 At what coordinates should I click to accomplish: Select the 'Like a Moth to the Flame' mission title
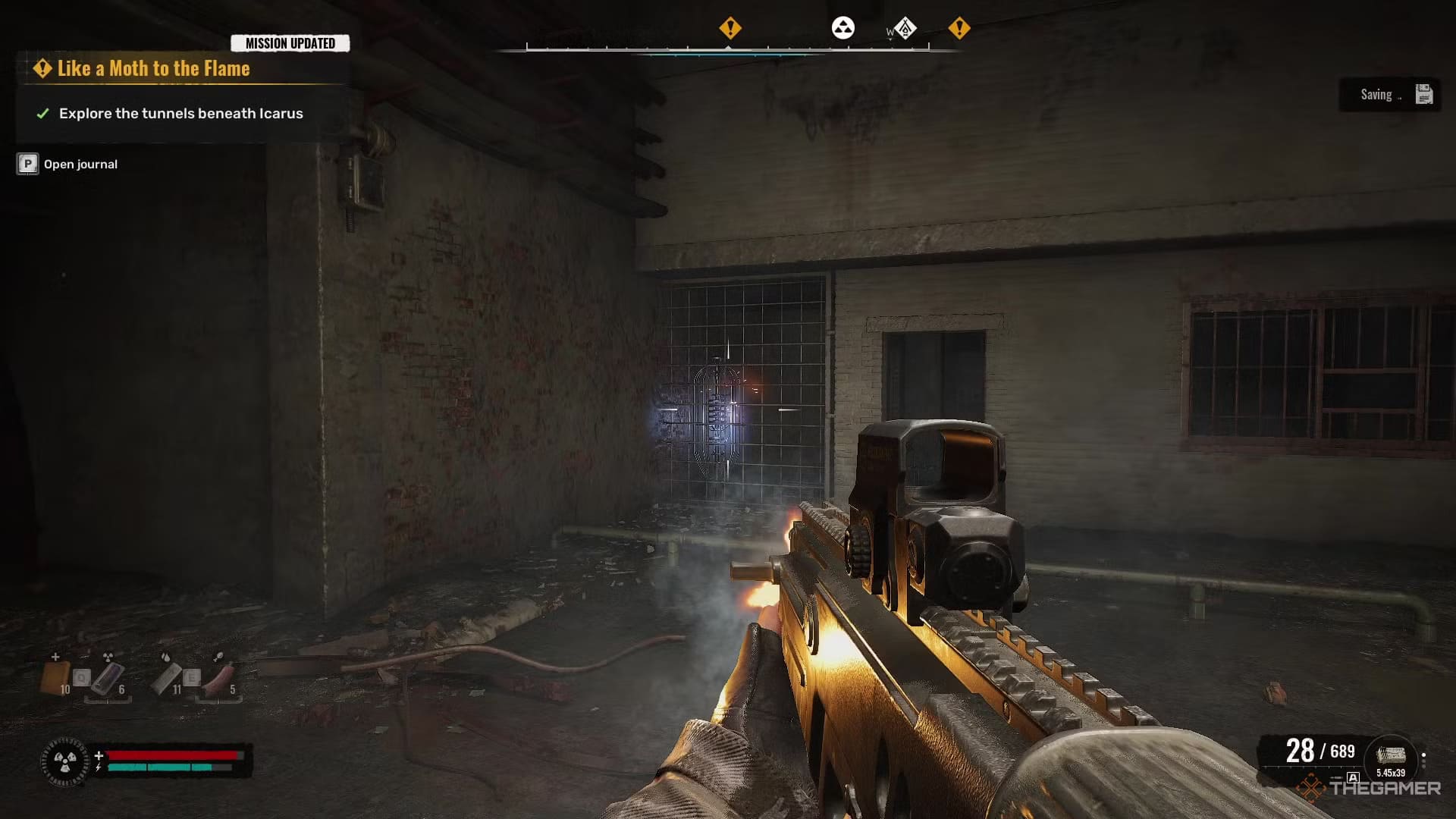tap(153, 69)
